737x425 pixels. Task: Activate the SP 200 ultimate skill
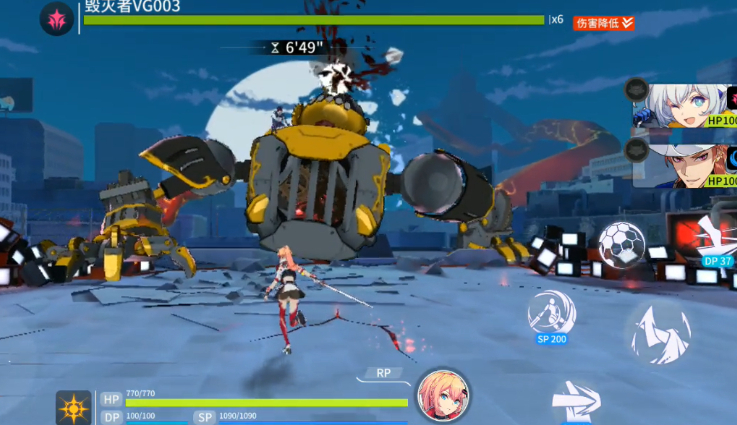coord(552,312)
